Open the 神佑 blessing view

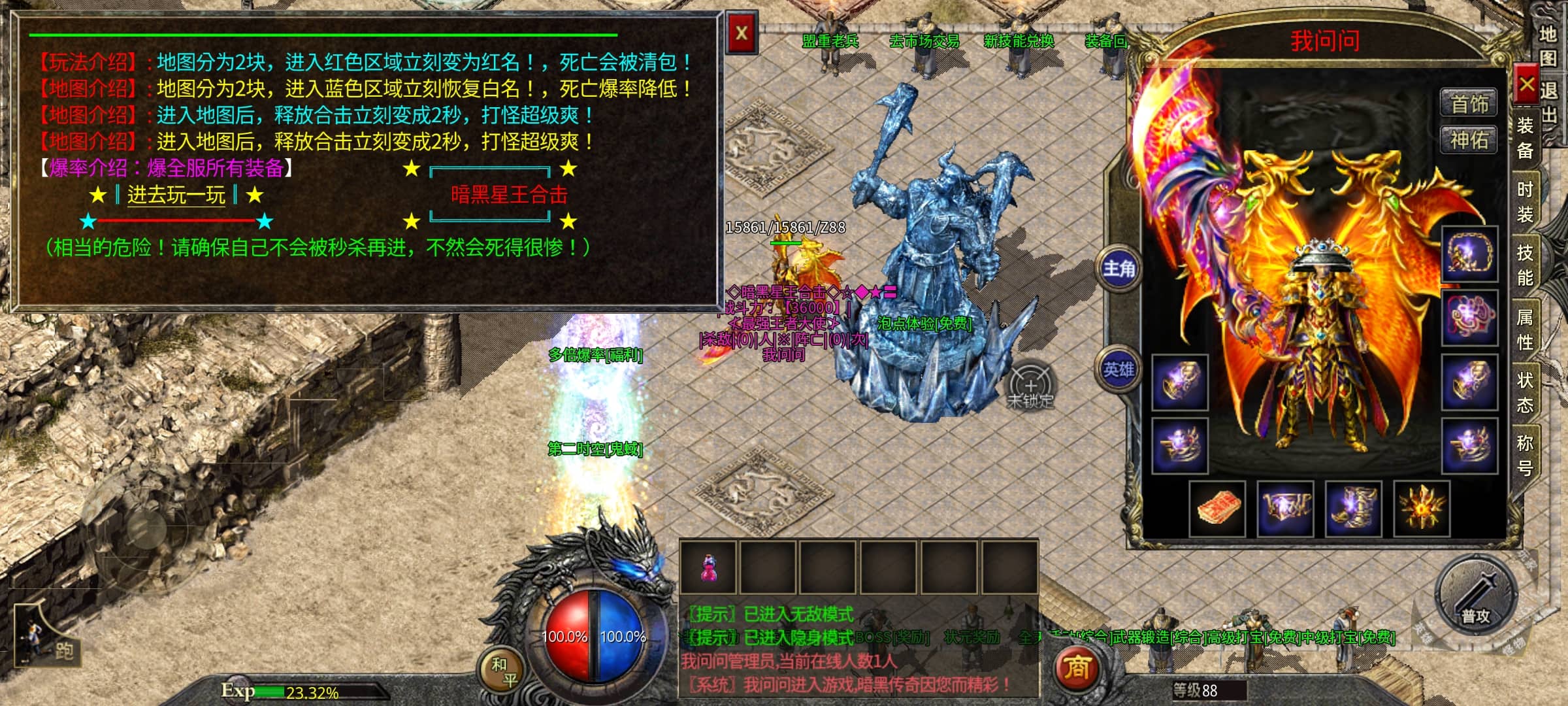[x=1469, y=140]
